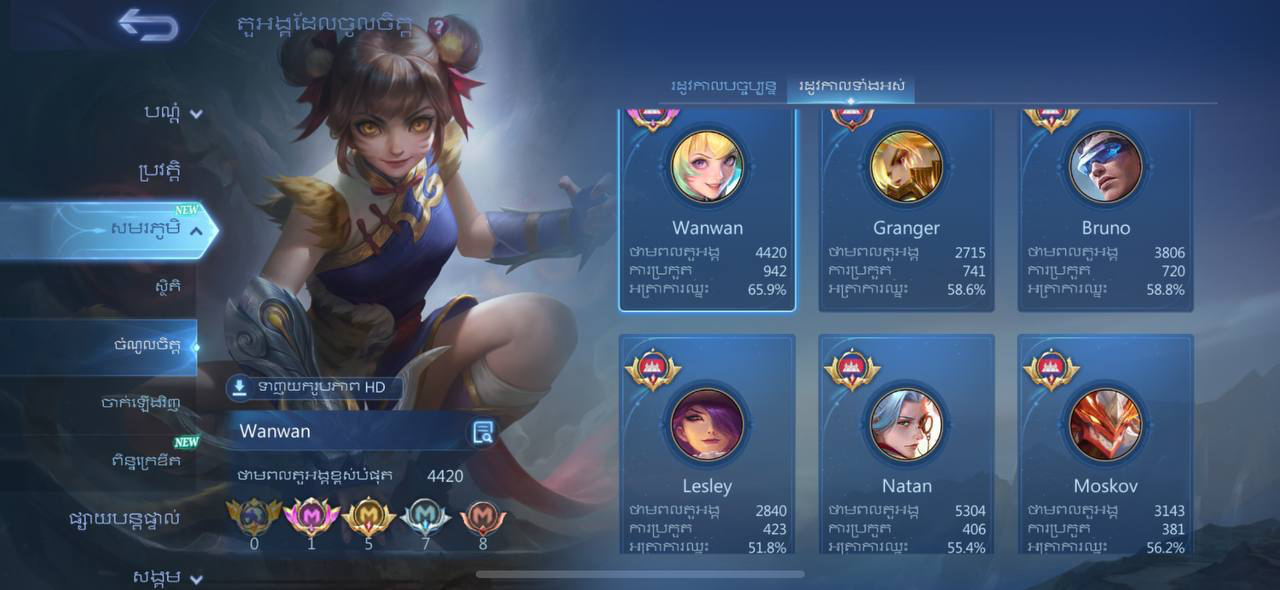Image resolution: width=1280 pixels, height=590 pixels.
Task: Switch to the រដូវកាលបច្ចុប្បន្ន tab
Action: pos(724,86)
